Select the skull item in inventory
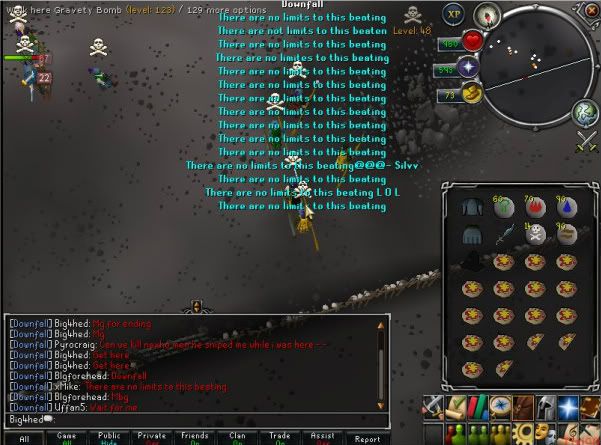 [x=536, y=232]
